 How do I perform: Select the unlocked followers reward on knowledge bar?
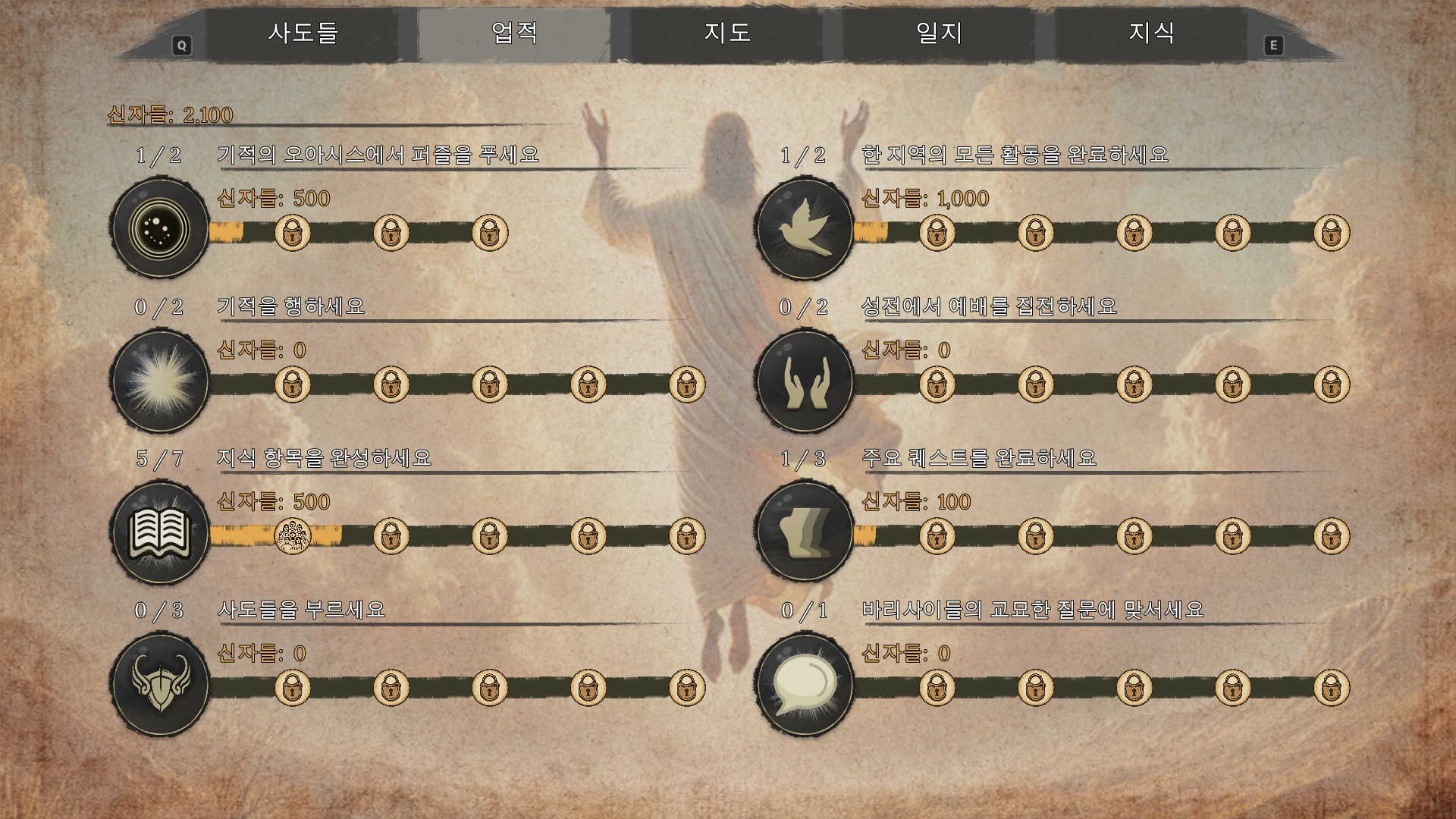[x=292, y=536]
